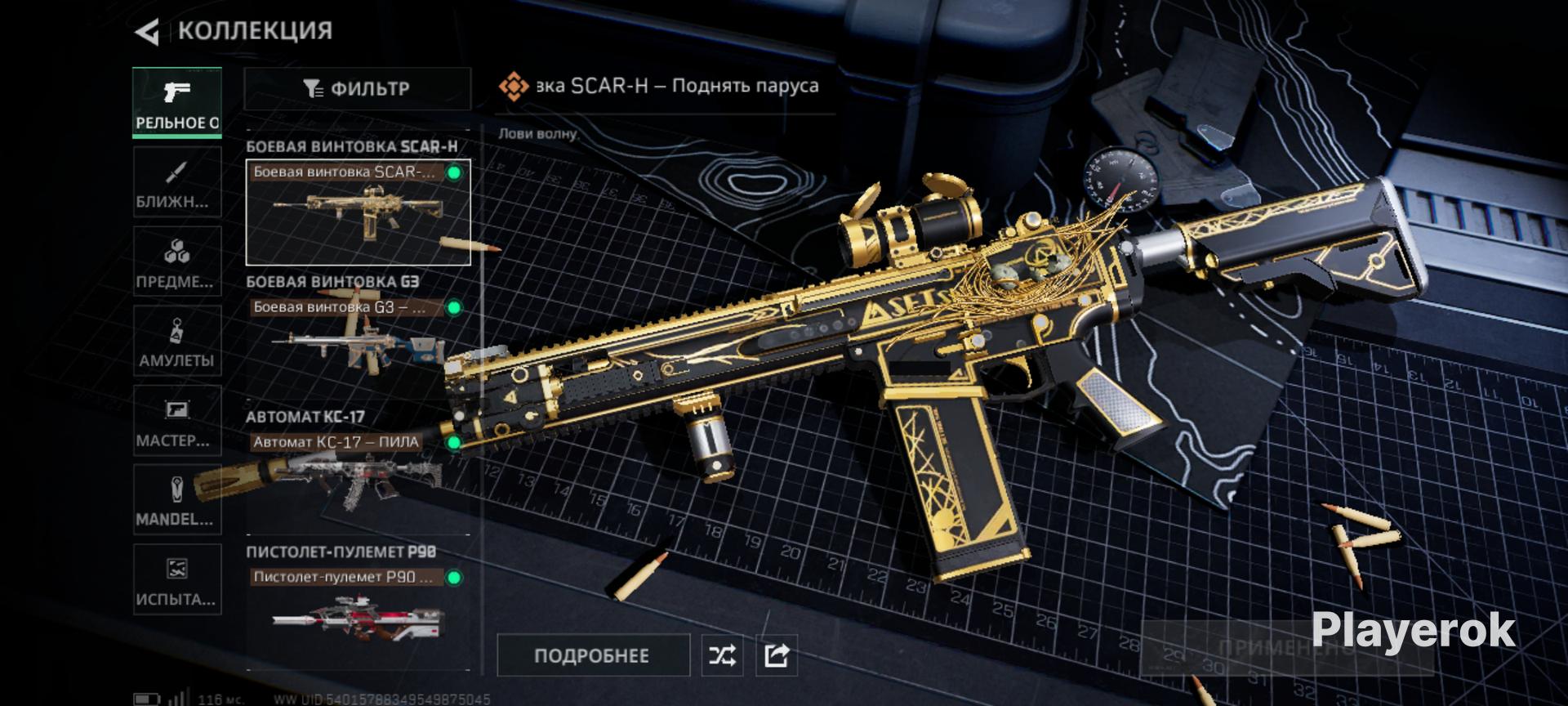The width and height of the screenshot is (1568, 706).
Task: Switch to the melee weapons tab
Action: (x=177, y=183)
